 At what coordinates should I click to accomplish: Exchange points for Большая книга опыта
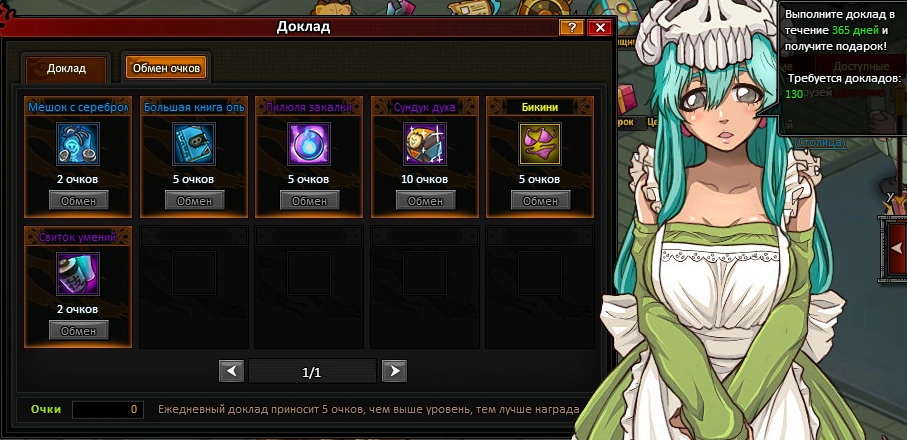194,201
